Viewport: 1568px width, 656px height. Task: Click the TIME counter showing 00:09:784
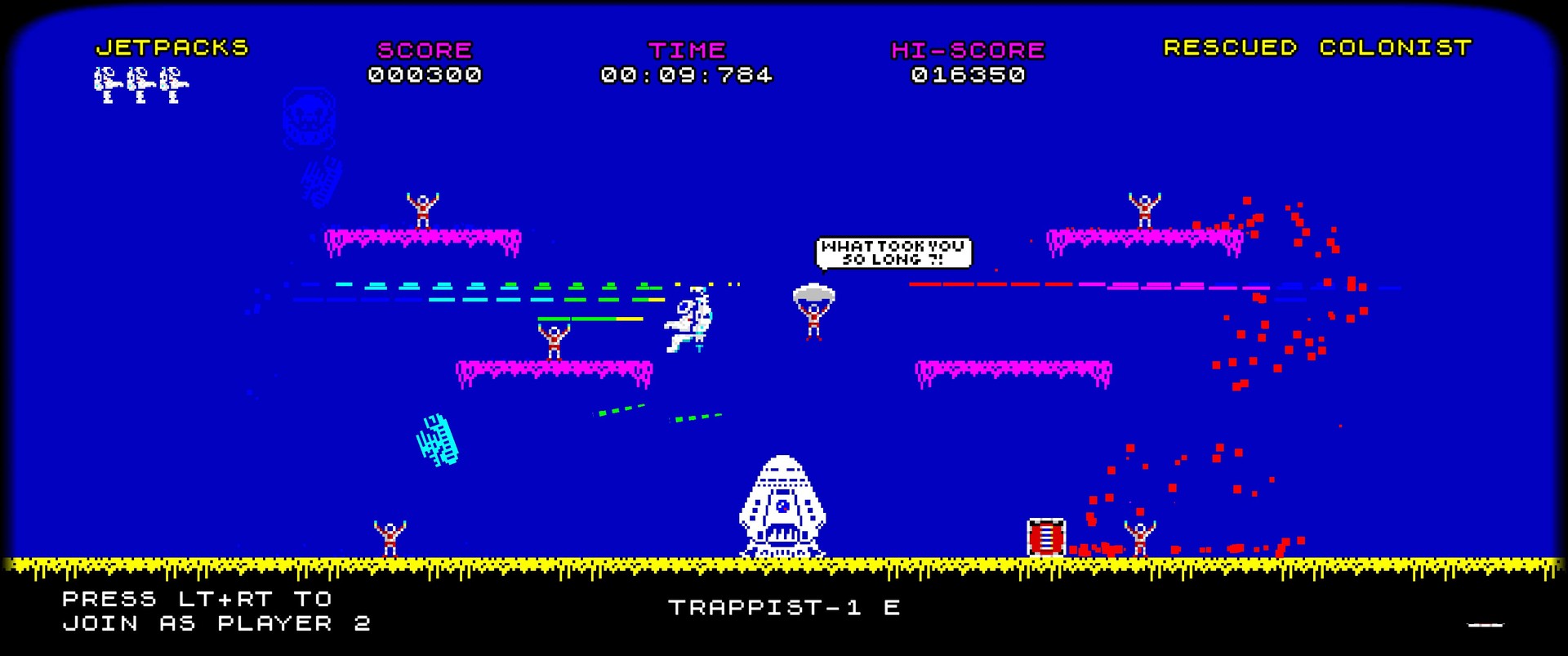(686, 76)
